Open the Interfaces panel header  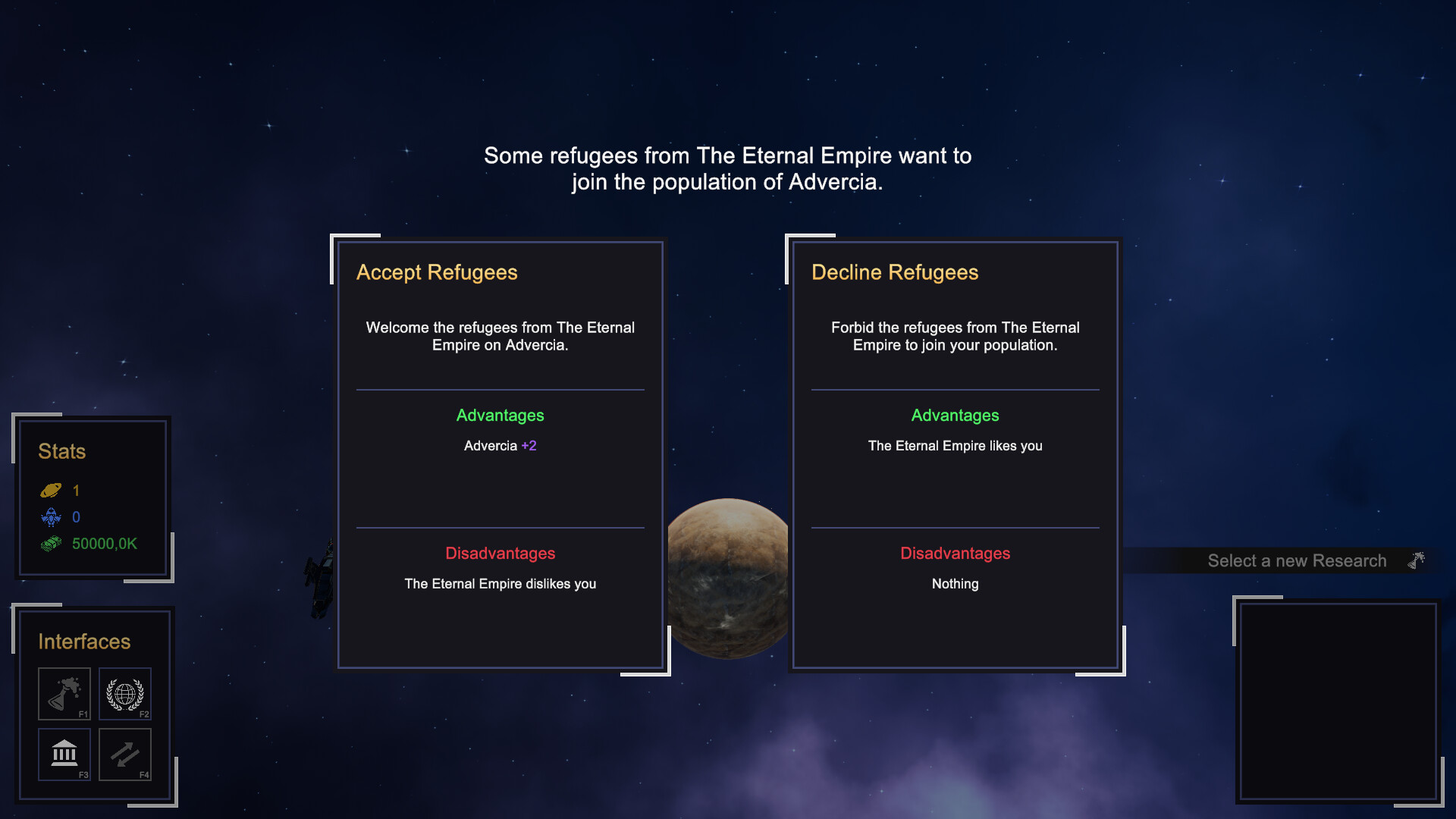pyautogui.click(x=83, y=642)
